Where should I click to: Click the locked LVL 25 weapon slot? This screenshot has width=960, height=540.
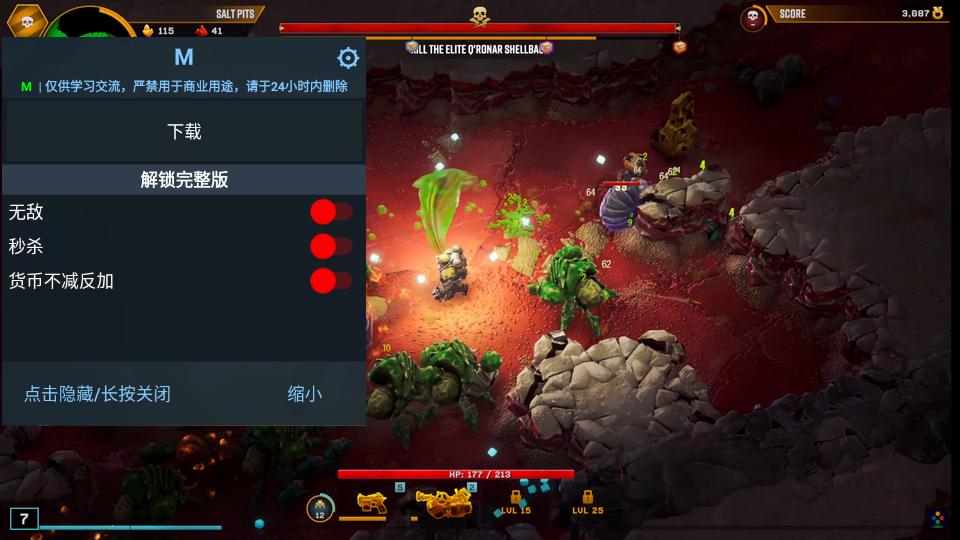(x=588, y=502)
